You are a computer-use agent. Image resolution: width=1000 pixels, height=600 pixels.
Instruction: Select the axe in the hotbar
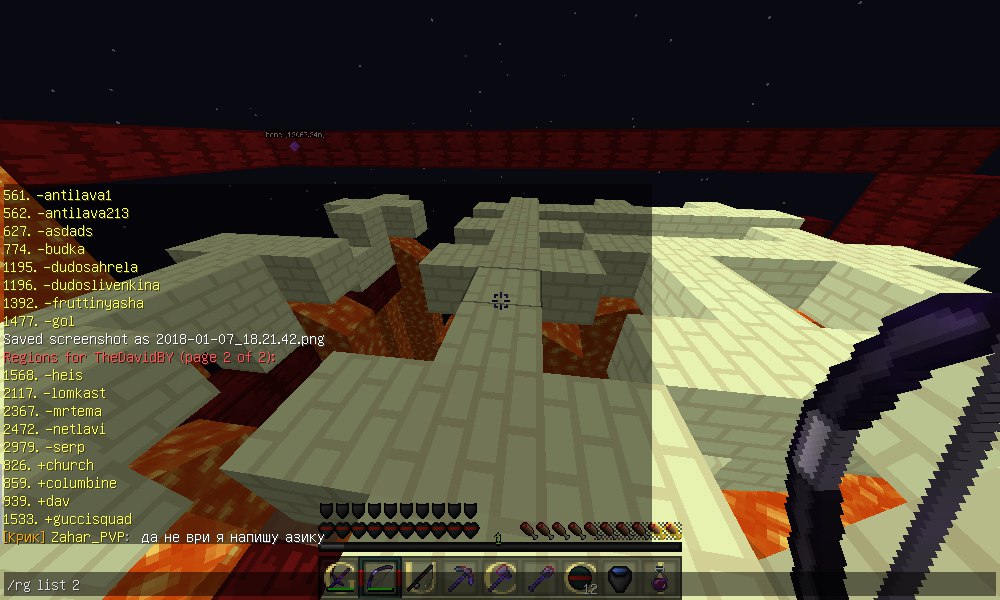point(501,578)
